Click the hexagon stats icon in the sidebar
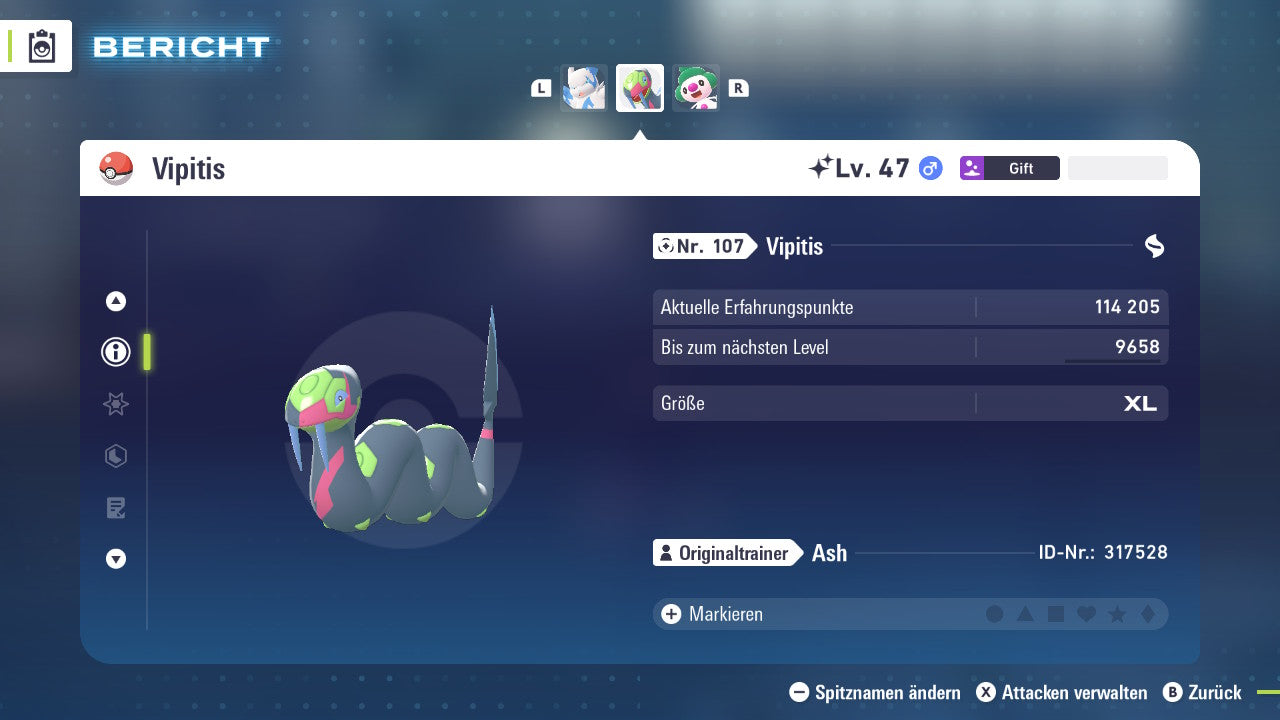 pyautogui.click(x=115, y=456)
